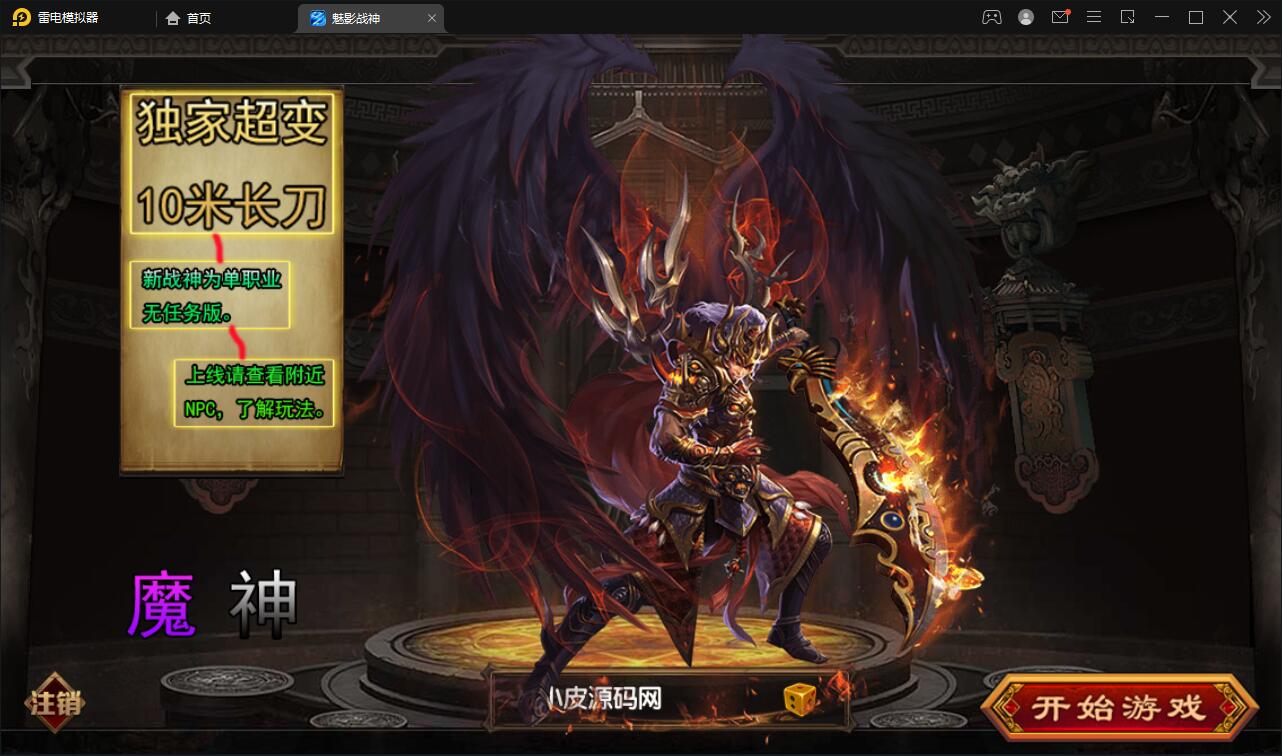
Task: Open the game center controller icon
Action: pos(991,17)
